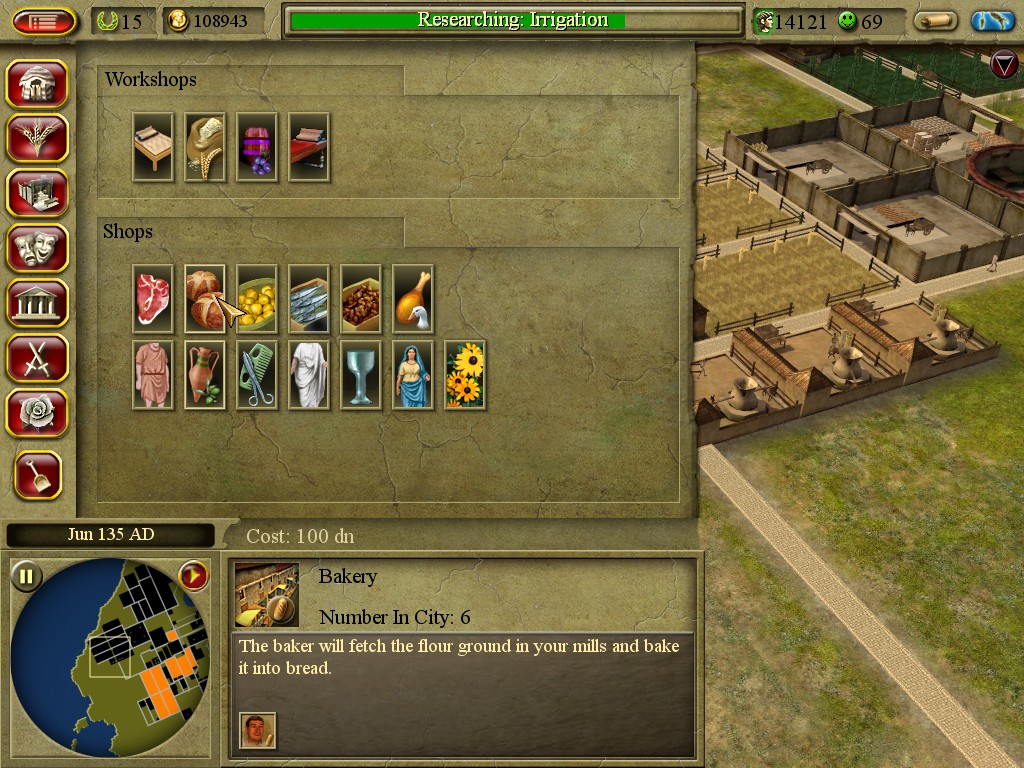Open the theater masks entertainment category
This screenshot has height=768, width=1024.
[x=37, y=248]
